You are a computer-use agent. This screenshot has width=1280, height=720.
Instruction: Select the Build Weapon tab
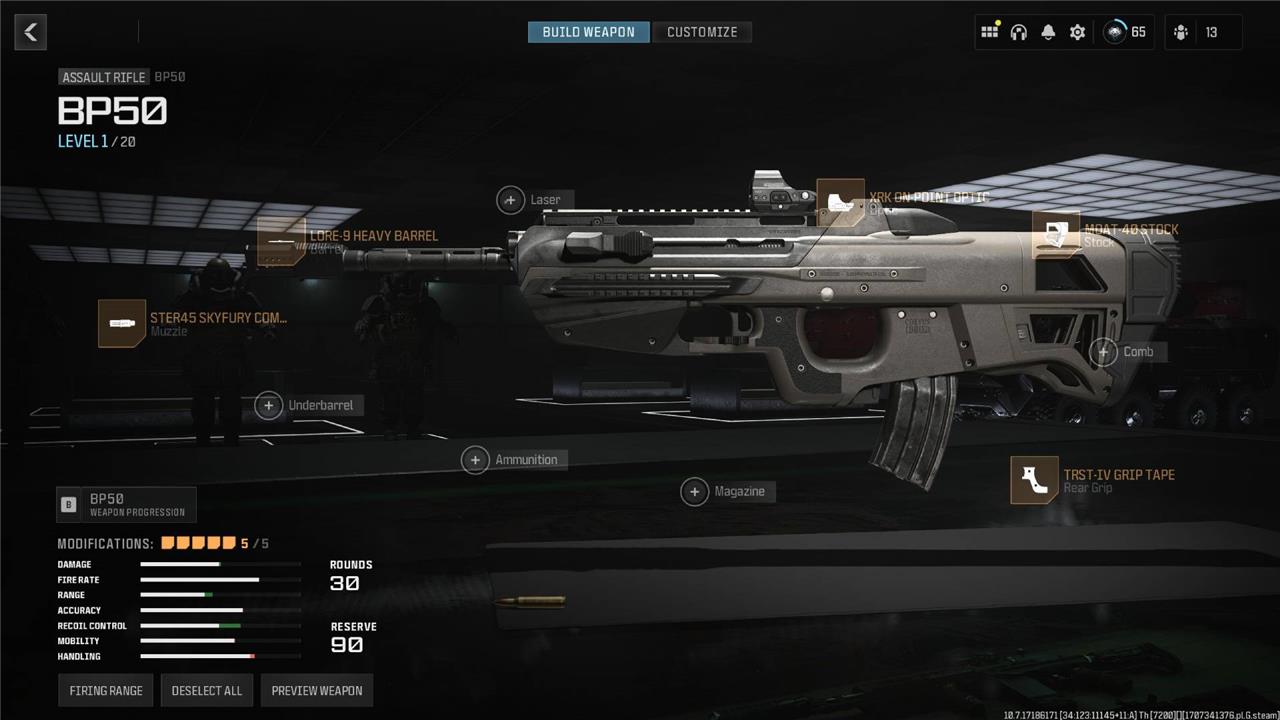588,32
